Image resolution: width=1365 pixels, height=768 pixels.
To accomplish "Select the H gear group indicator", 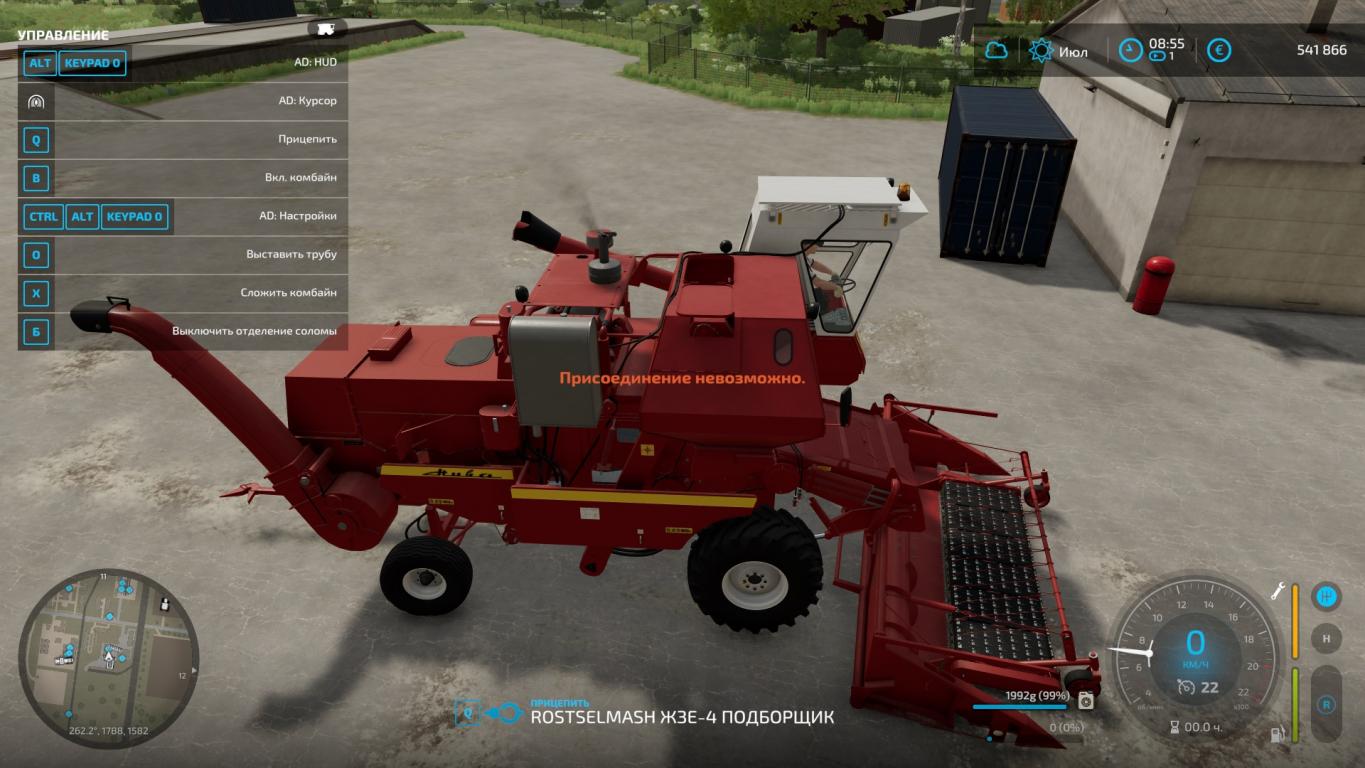I will click(1326, 638).
